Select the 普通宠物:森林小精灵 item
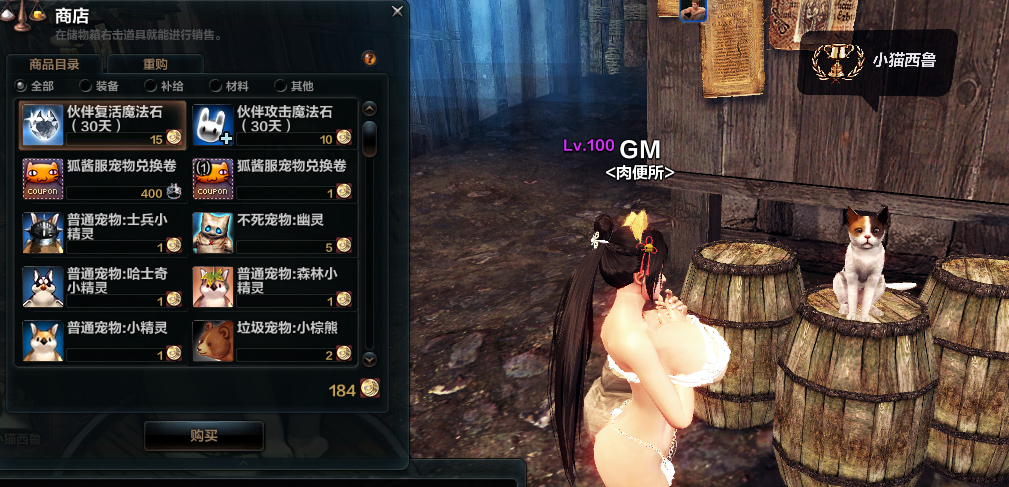 pos(272,285)
